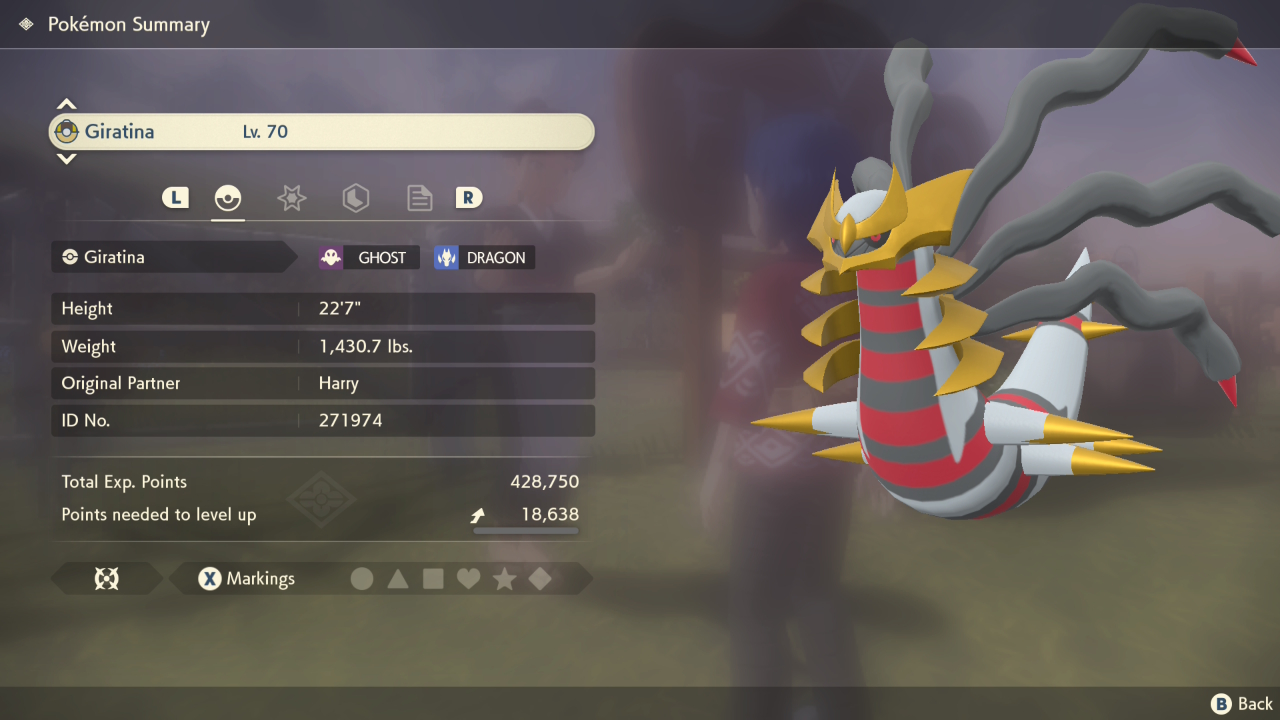Click the experience progress bar
Viewport: 1280px width, 720px height.
[x=525, y=530]
